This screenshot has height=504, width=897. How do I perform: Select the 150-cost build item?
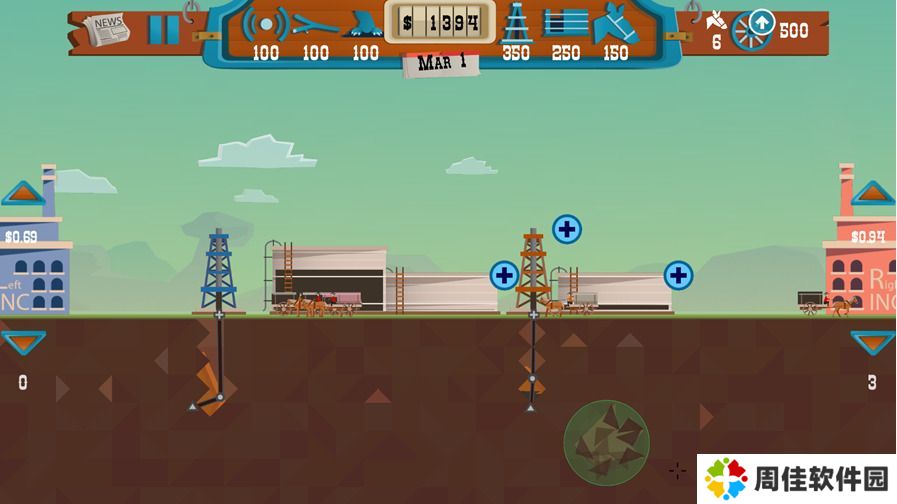pyautogui.click(x=615, y=24)
